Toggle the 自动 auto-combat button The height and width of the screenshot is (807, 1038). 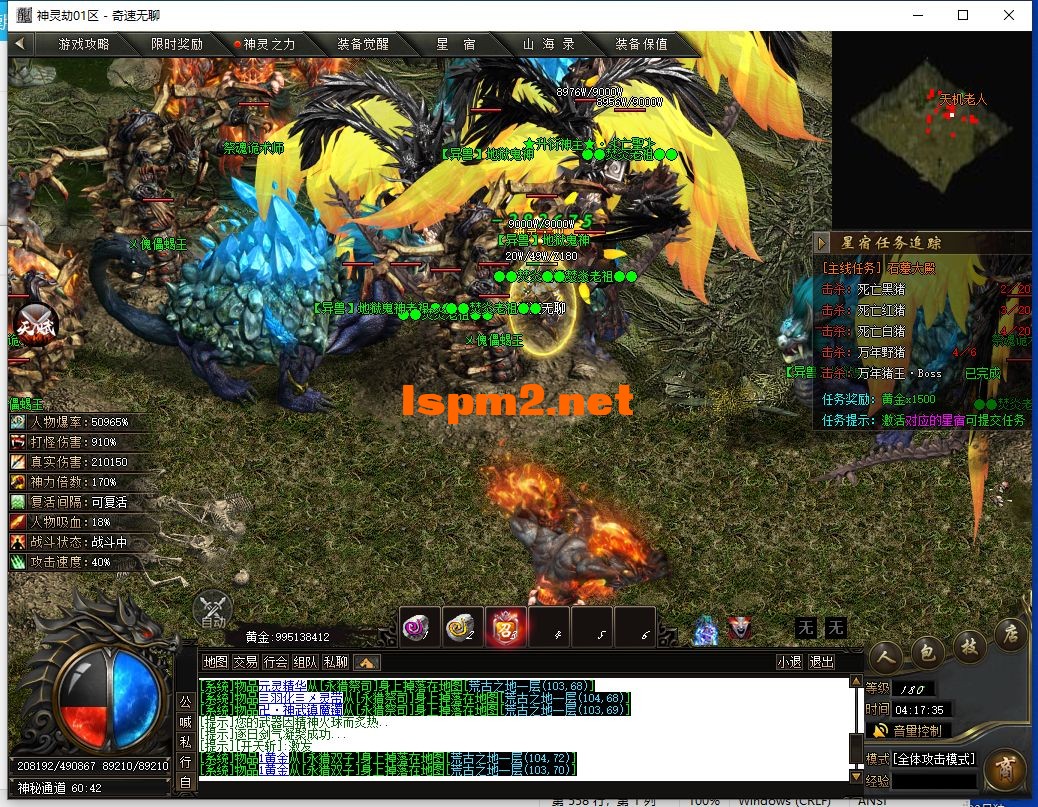[212, 609]
